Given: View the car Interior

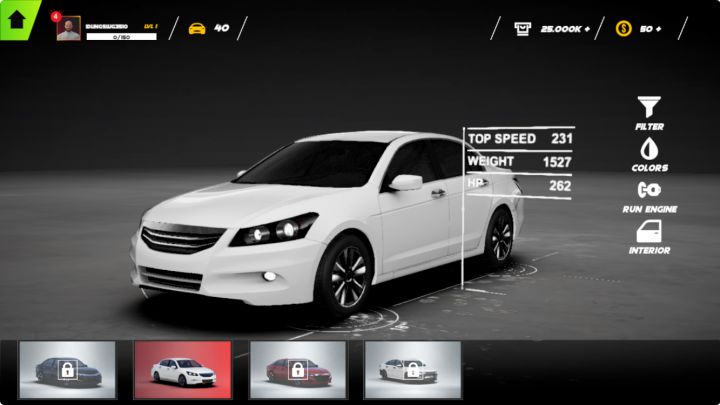Looking at the screenshot, I should click(649, 236).
